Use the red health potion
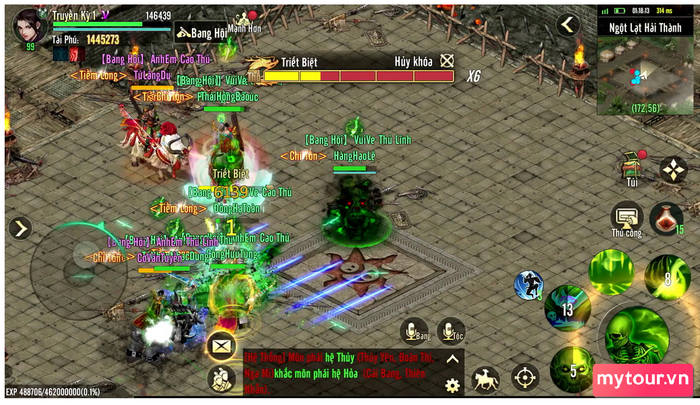The image size is (700, 405). (666, 217)
